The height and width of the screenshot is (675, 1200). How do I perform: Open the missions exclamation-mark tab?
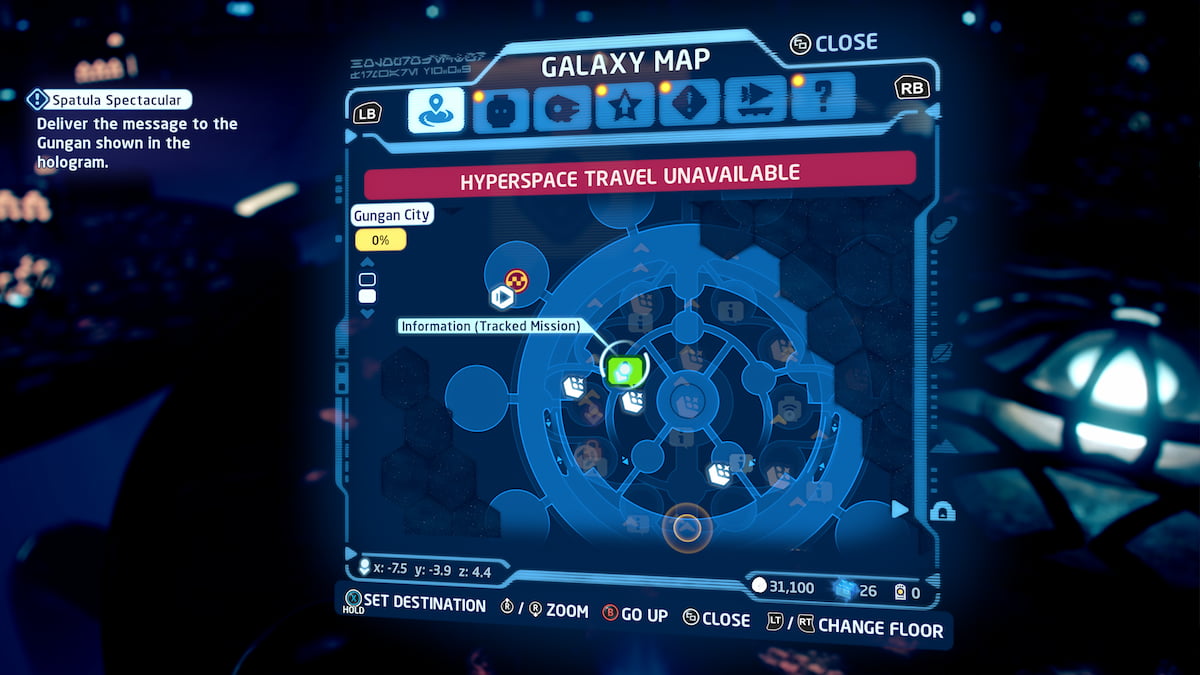(x=687, y=106)
